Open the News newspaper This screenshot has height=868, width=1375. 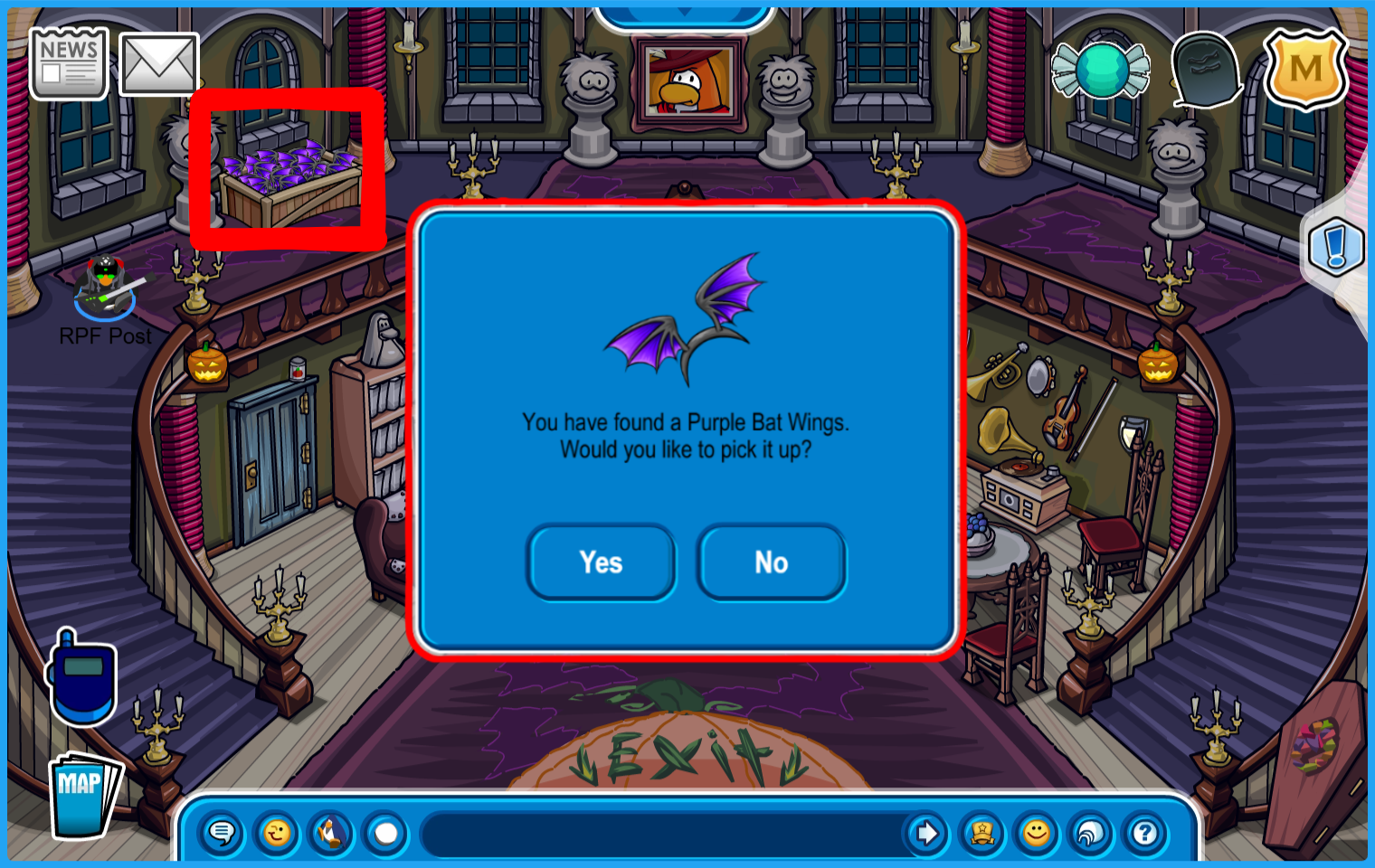[69, 62]
